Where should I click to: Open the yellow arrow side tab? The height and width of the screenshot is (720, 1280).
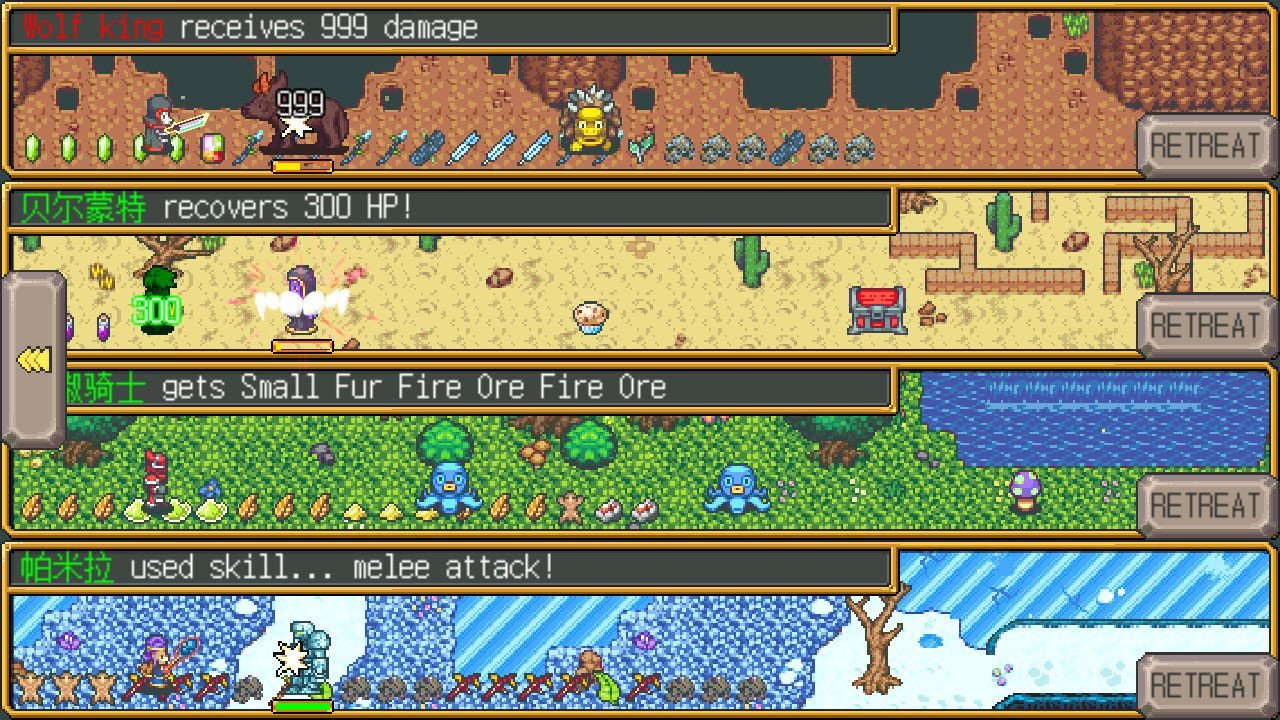click(x=34, y=360)
